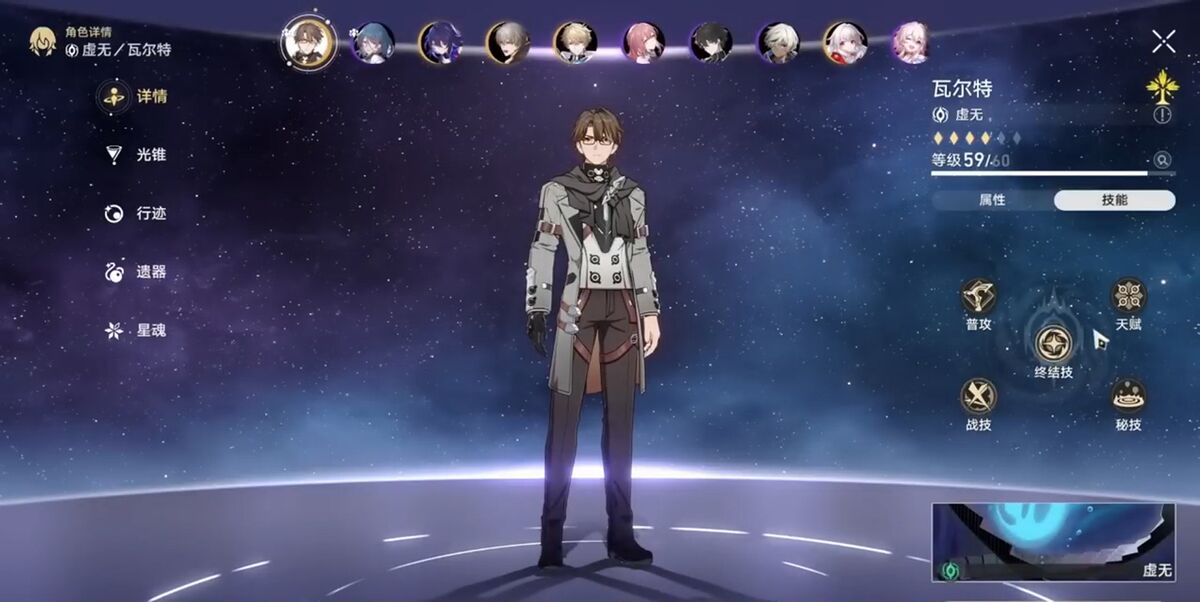
Task: Open the 虚无 path thumbnail
Action: click(1053, 542)
